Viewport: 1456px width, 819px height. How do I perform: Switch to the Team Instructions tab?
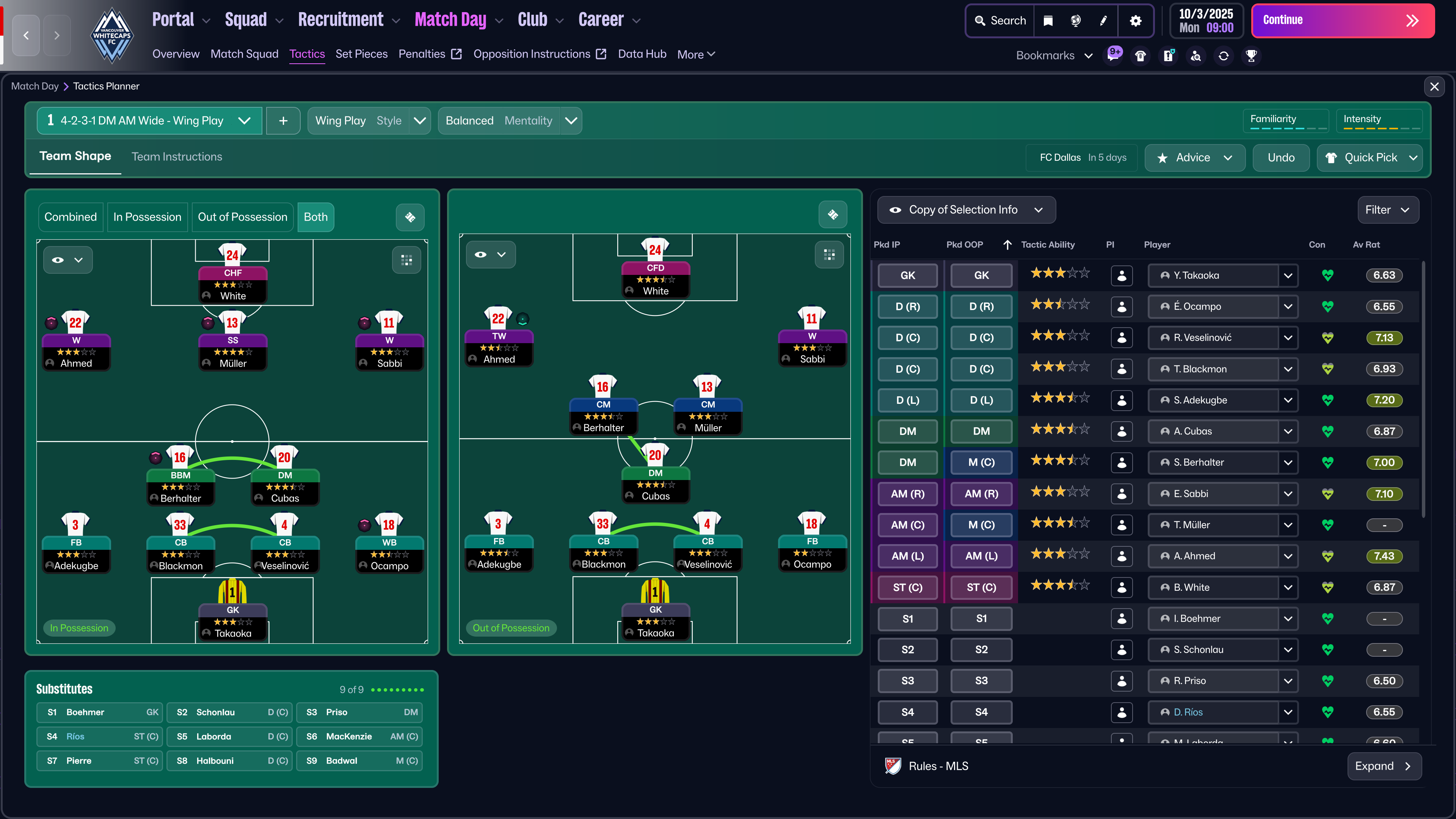click(x=176, y=157)
